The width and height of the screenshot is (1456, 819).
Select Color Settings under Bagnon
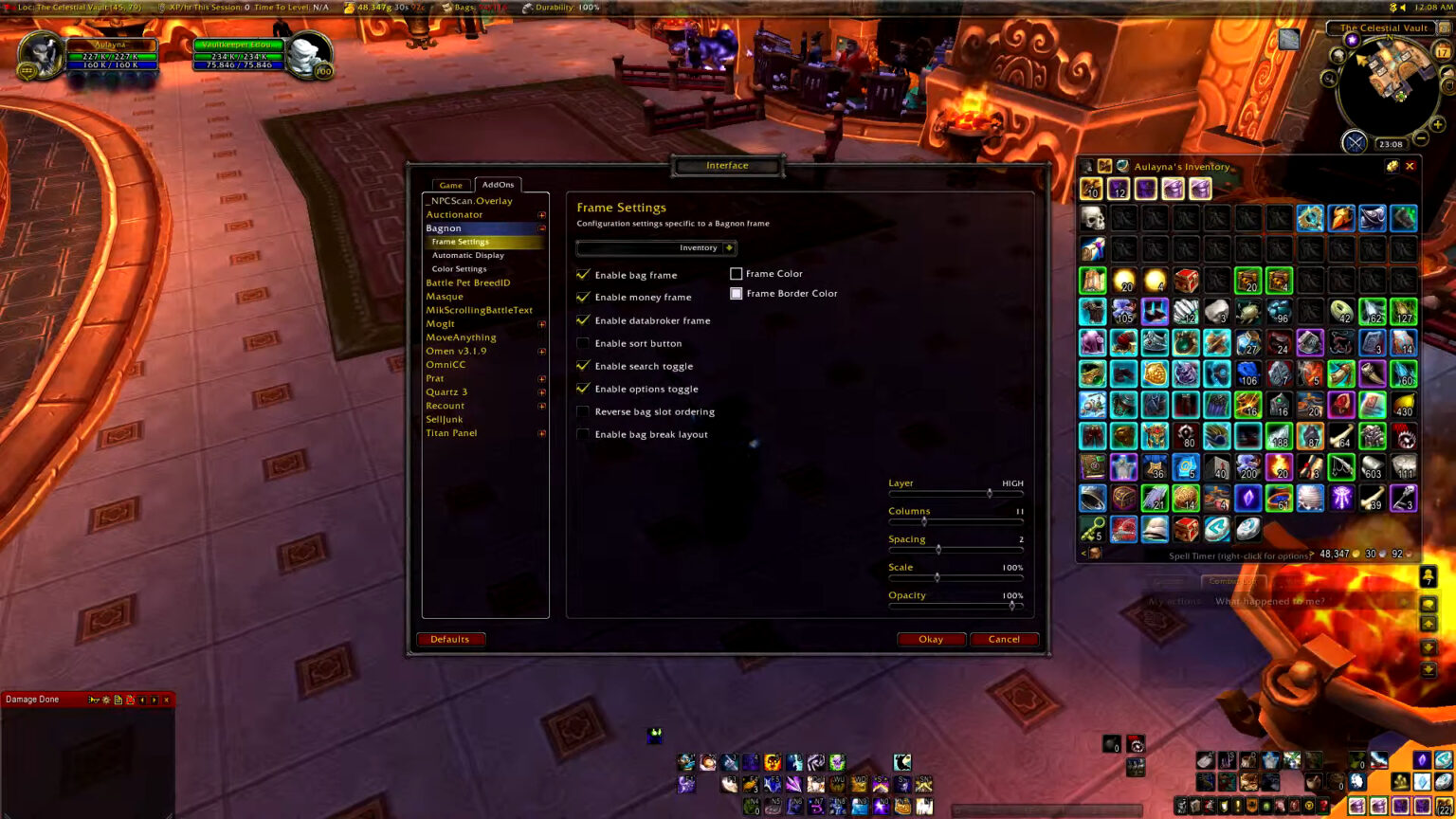click(459, 268)
